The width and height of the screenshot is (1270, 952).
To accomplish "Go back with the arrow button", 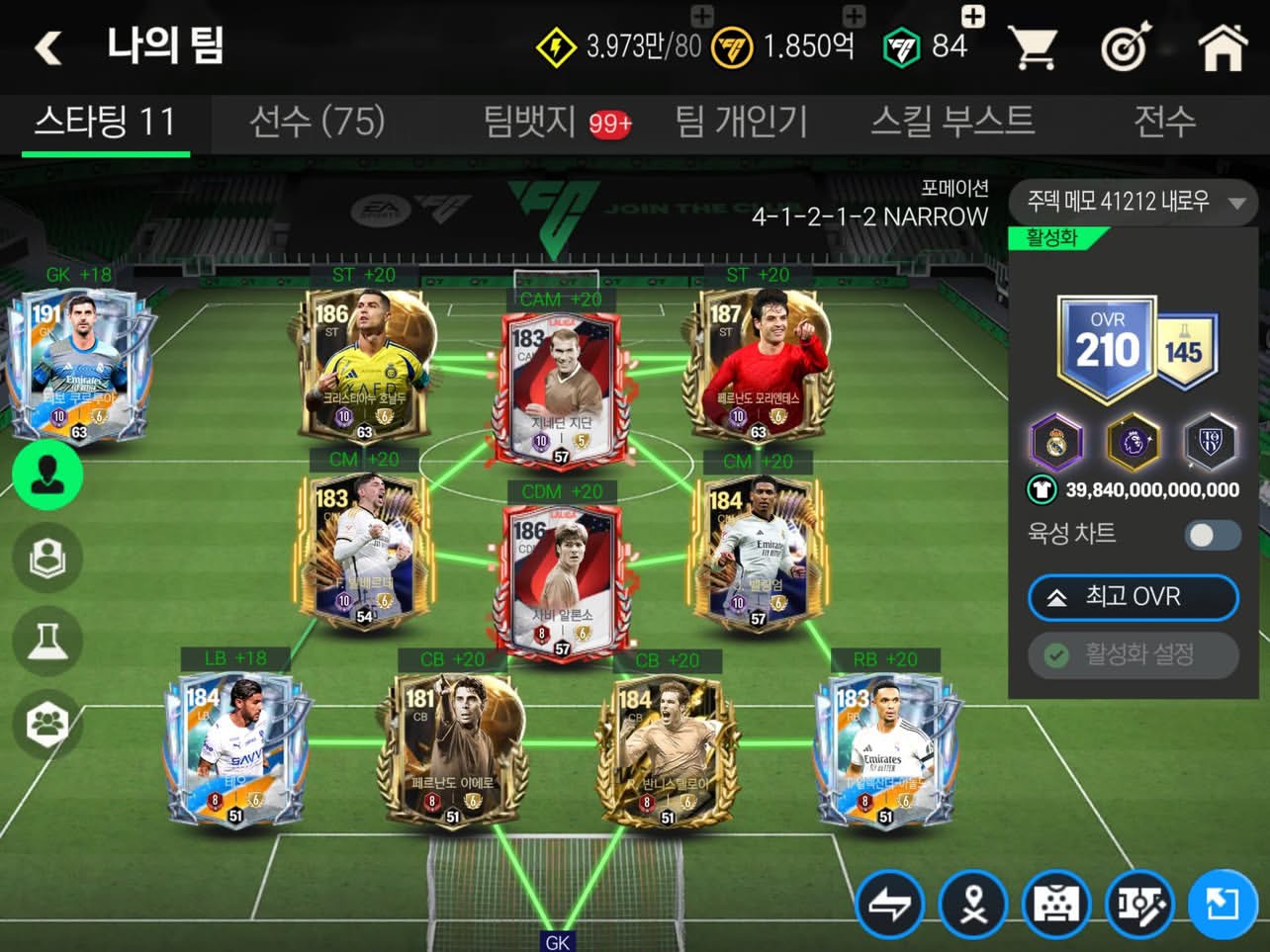I will (48, 46).
